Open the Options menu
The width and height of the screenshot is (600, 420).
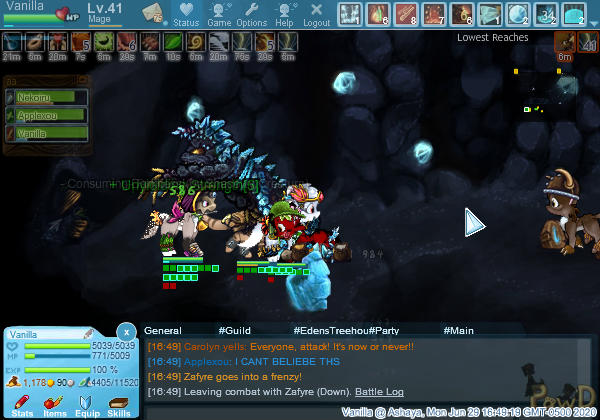(252, 14)
